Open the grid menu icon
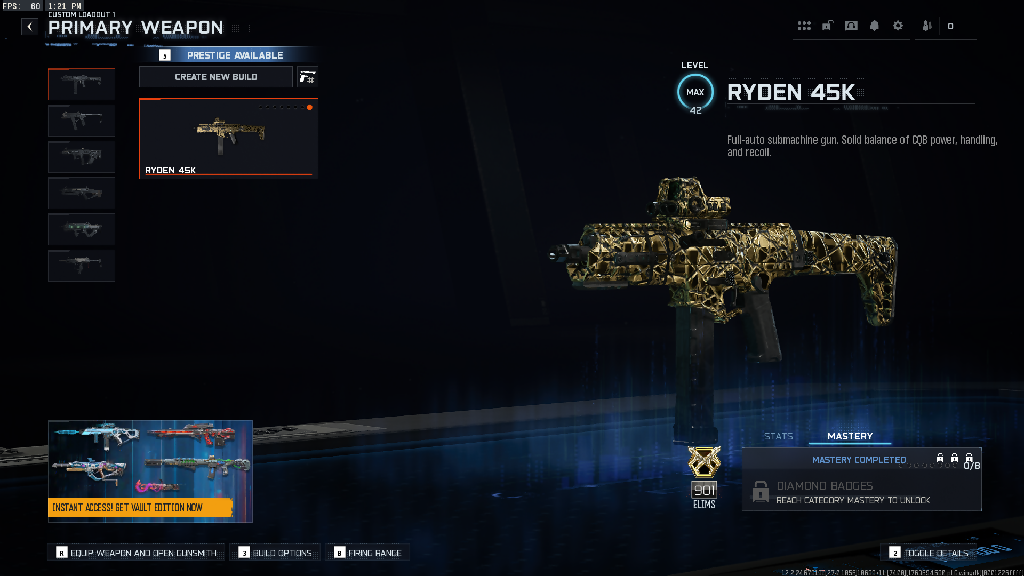The width and height of the screenshot is (1024, 576). [805, 26]
